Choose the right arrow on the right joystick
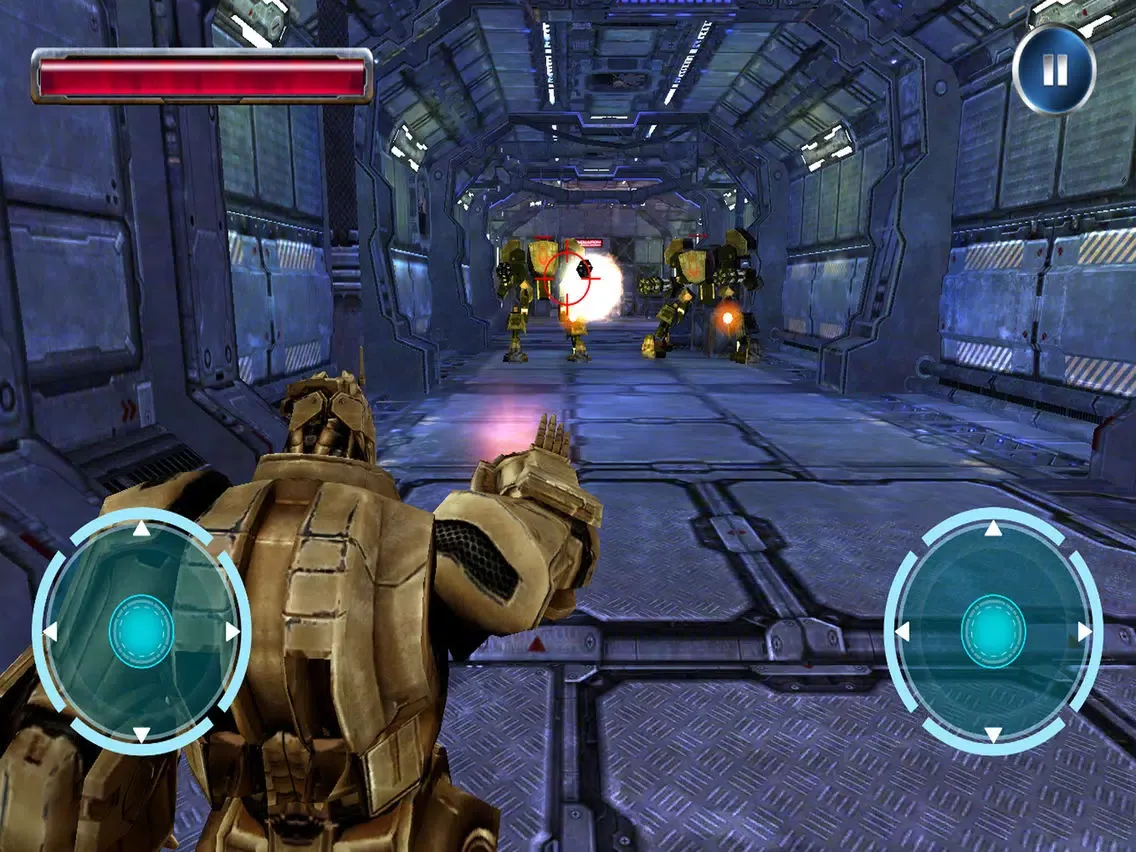This screenshot has width=1136, height=852. [1085, 632]
